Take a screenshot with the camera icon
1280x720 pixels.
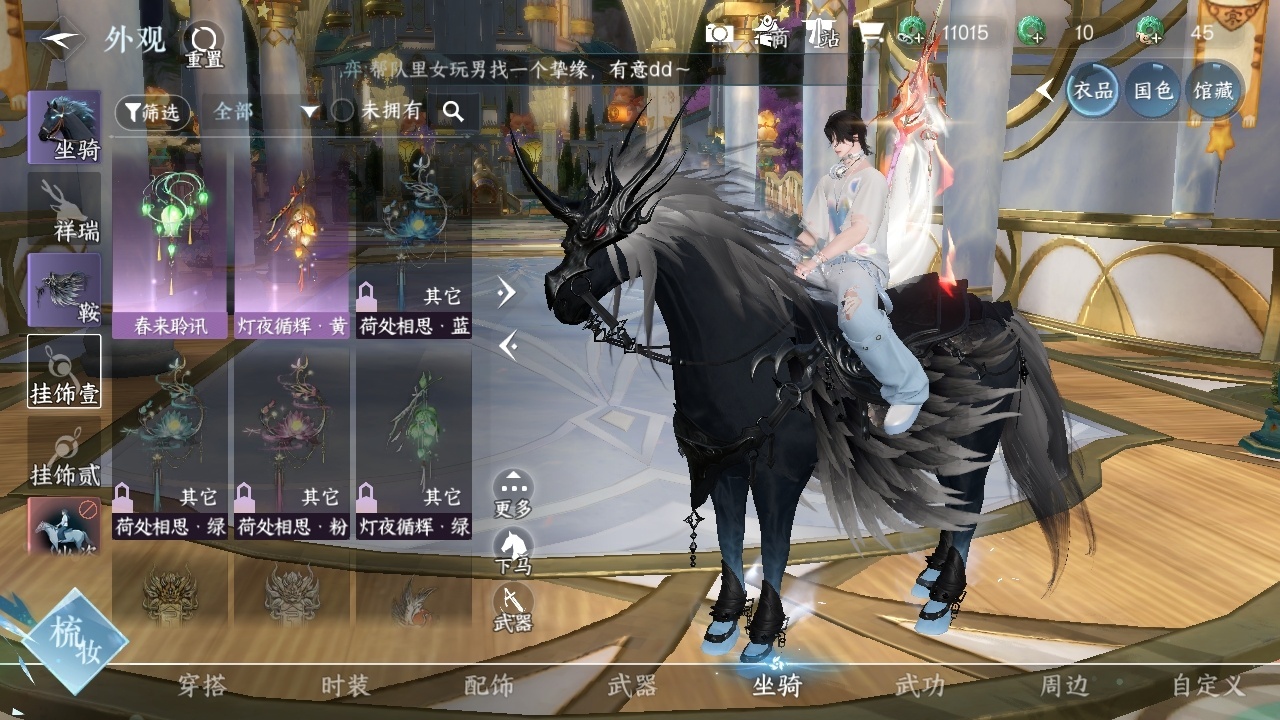pyautogui.click(x=719, y=33)
